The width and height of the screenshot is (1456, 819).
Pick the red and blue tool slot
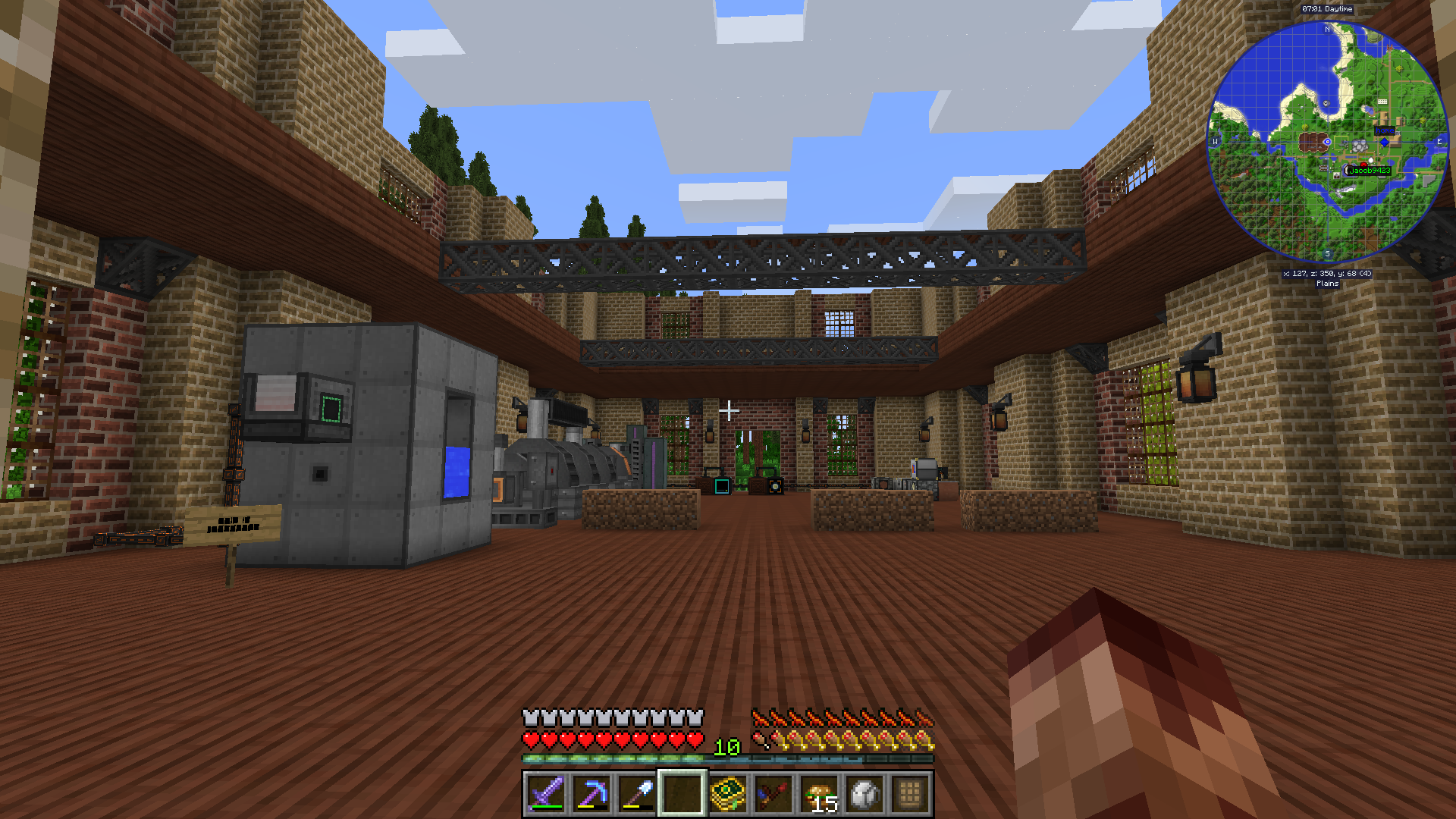pos(773,794)
